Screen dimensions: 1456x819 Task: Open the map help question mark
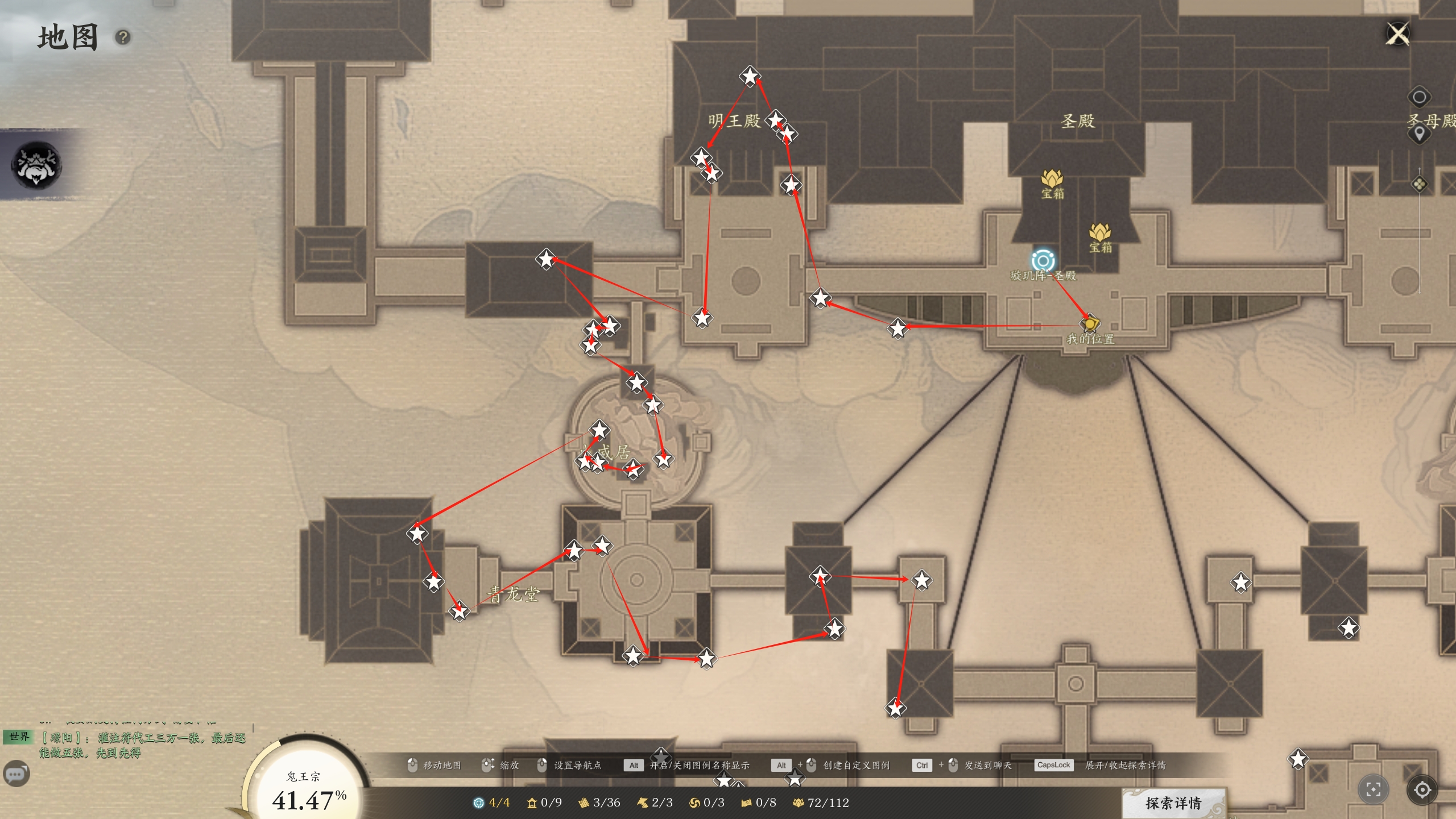coord(123,38)
